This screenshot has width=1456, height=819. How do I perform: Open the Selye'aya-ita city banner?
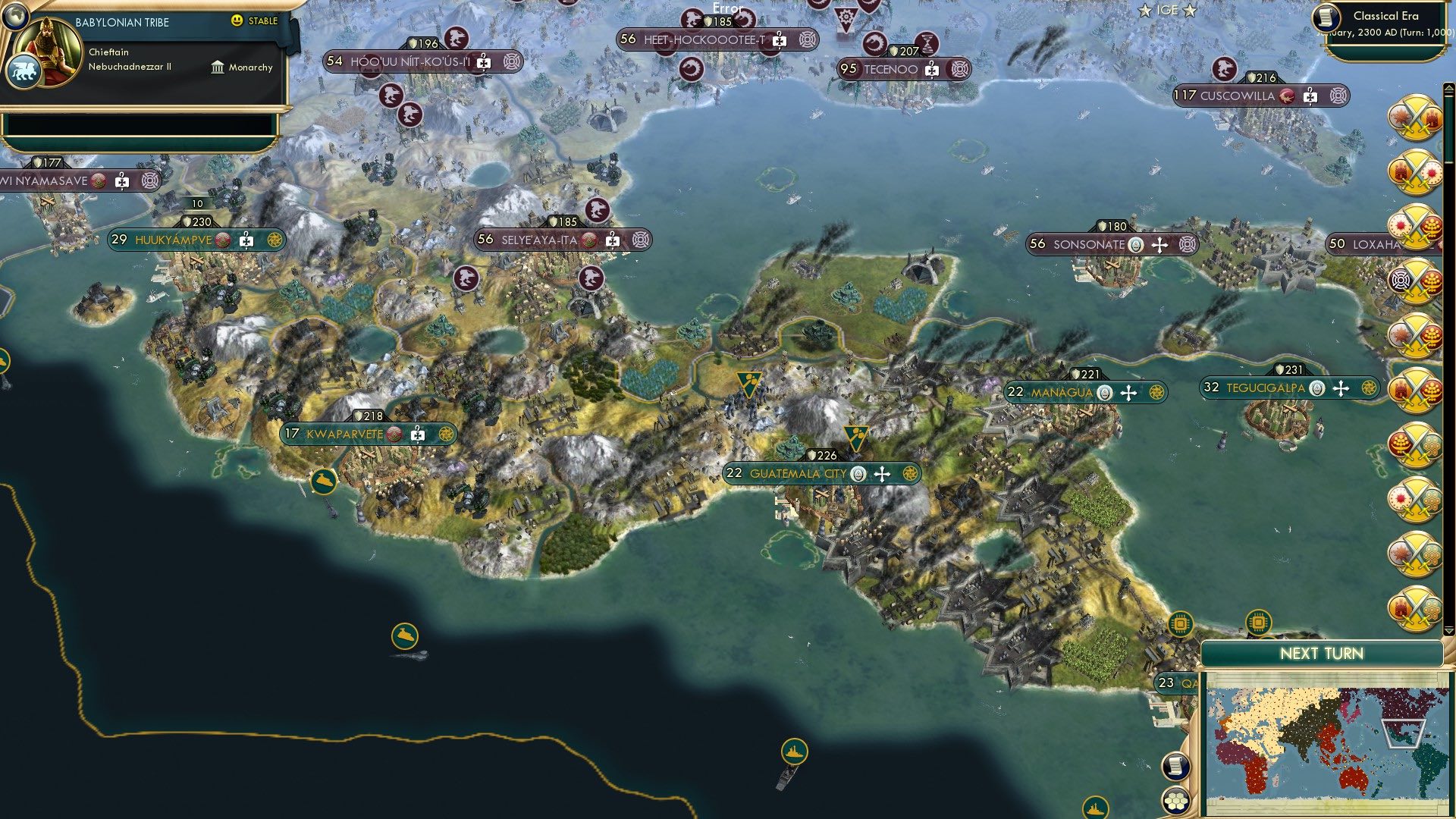tap(539, 240)
